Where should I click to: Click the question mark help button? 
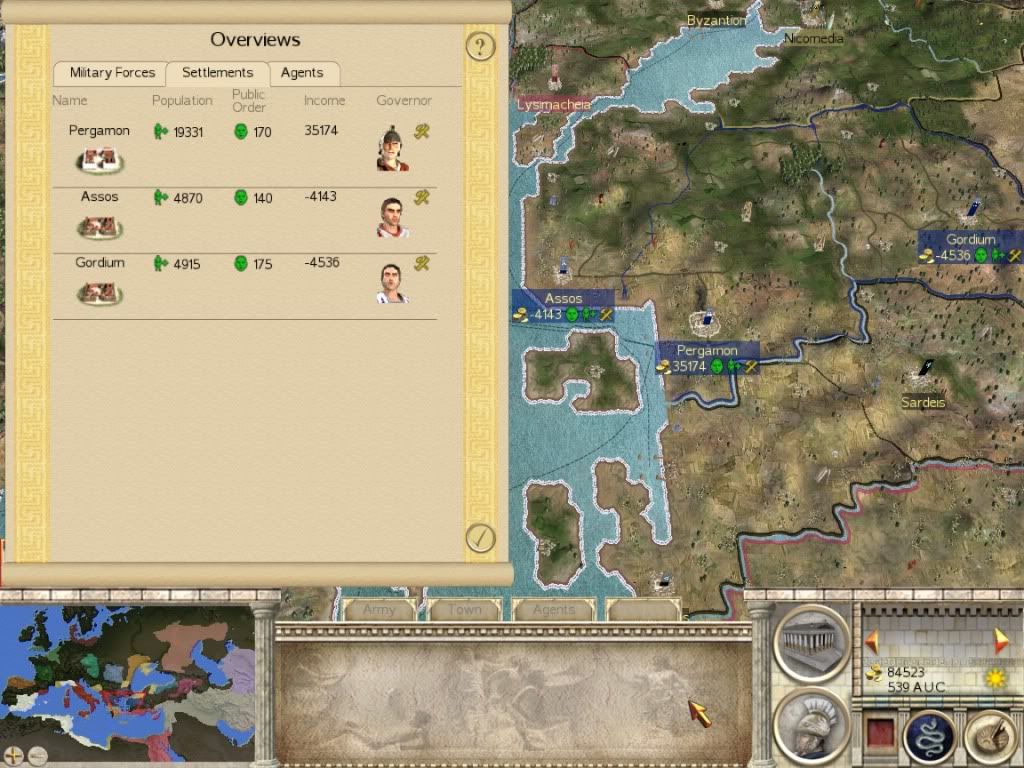click(481, 46)
